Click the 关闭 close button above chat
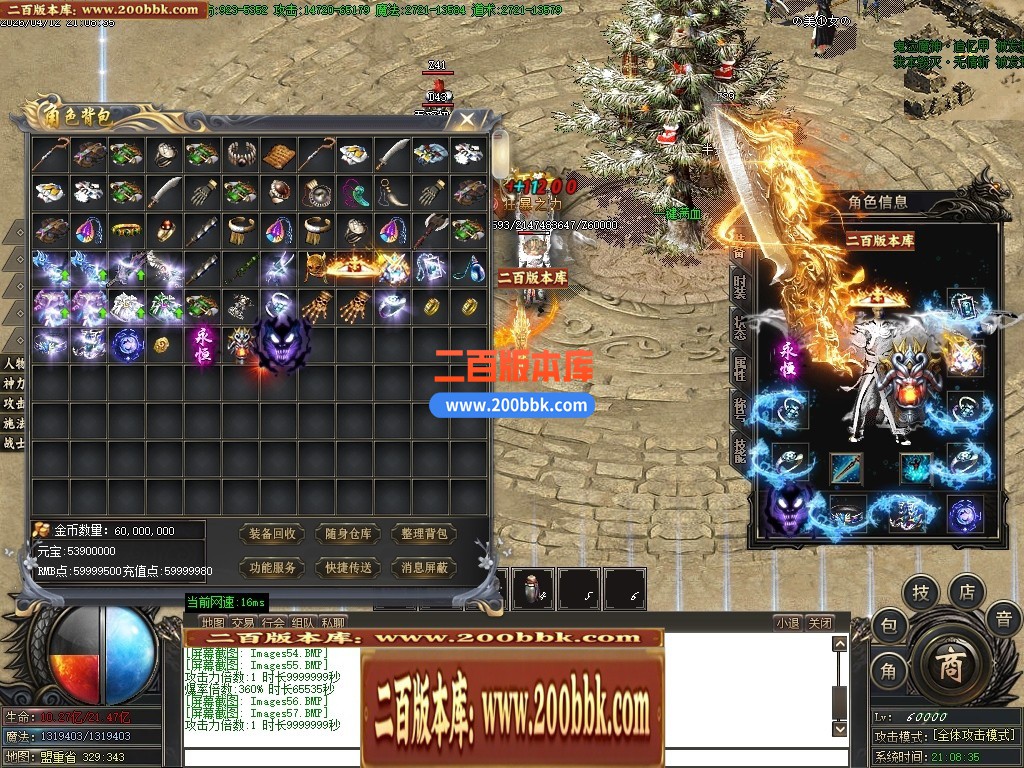 click(820, 623)
